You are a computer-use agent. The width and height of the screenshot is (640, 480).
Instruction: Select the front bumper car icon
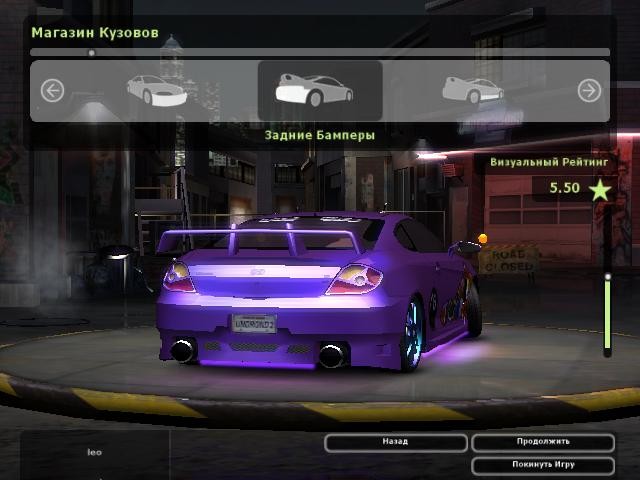point(156,91)
